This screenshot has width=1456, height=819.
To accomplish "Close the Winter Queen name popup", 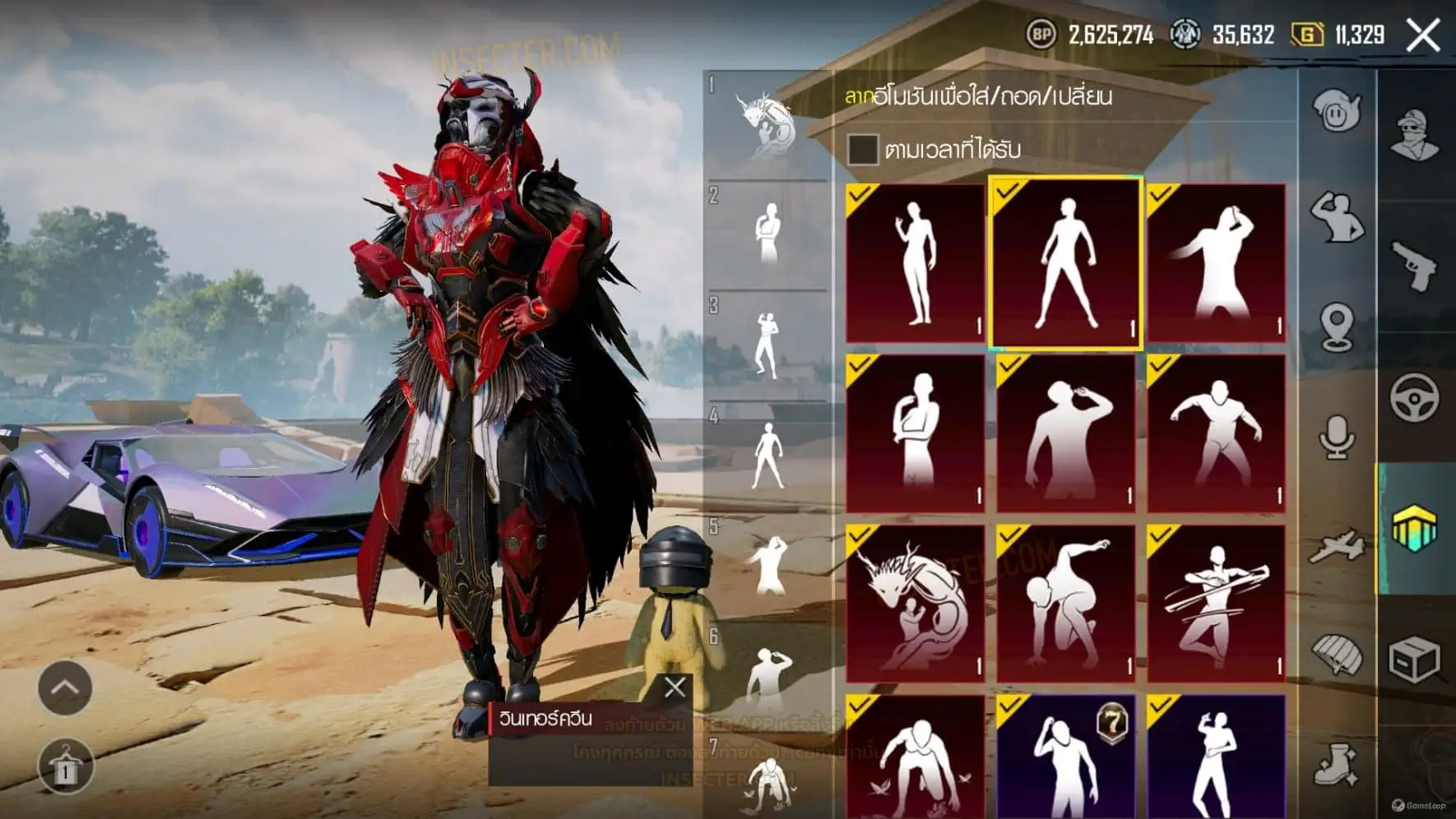I will [675, 687].
